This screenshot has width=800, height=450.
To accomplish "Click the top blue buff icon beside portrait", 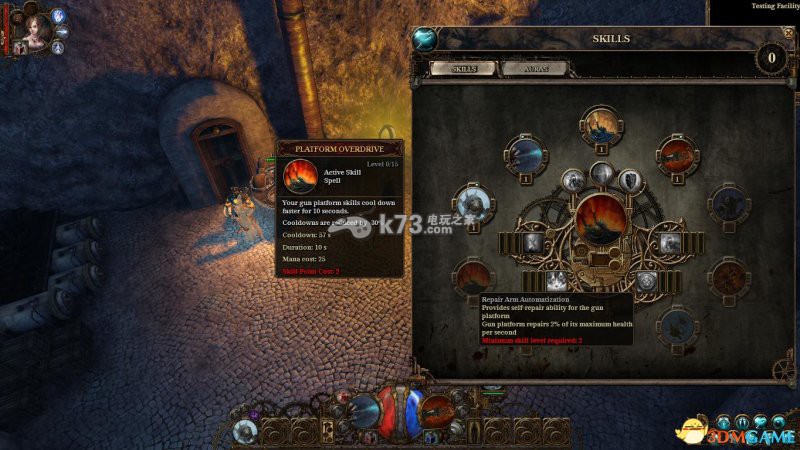I will [x=57, y=16].
